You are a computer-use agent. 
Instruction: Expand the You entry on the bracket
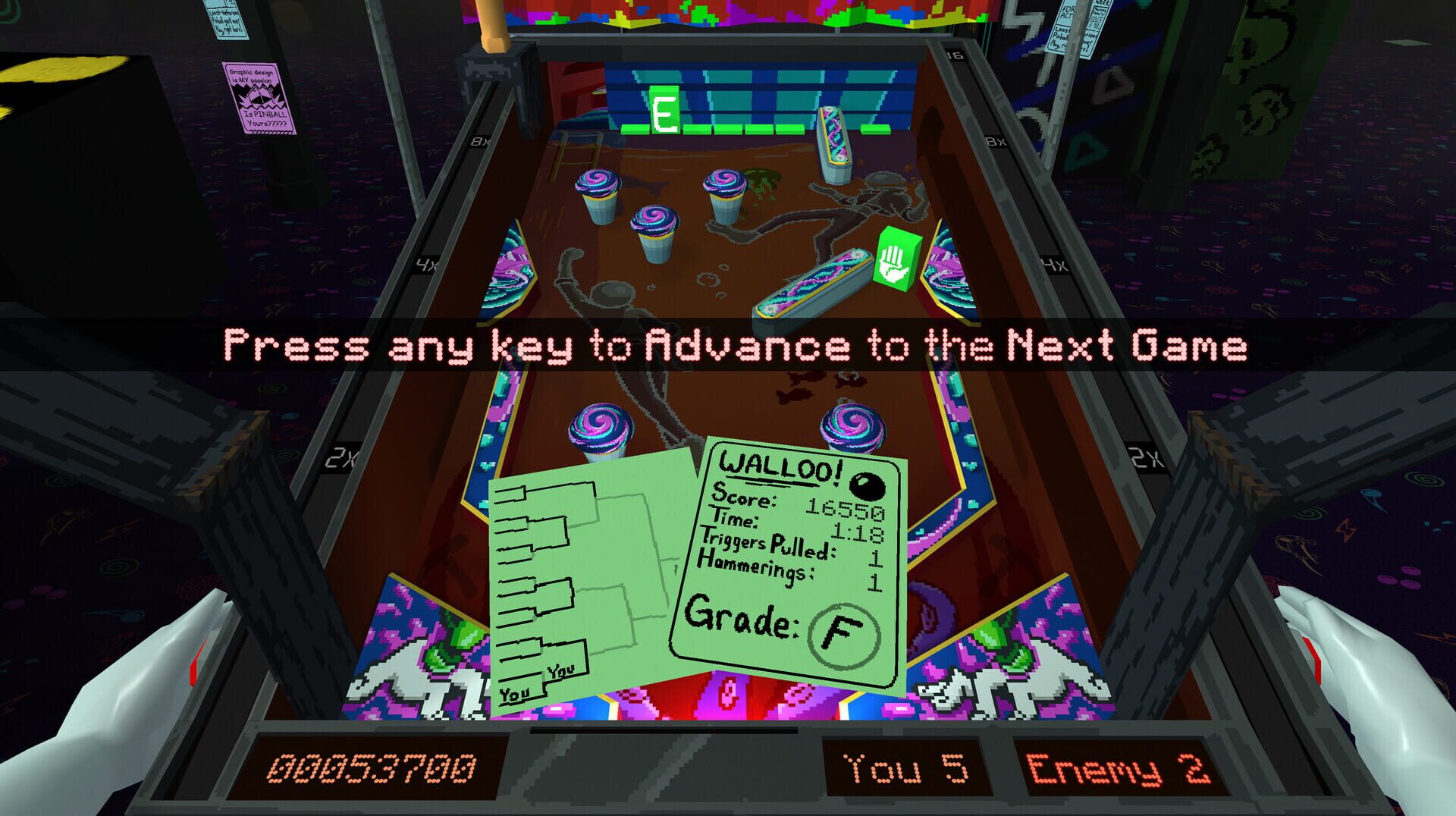(516, 692)
